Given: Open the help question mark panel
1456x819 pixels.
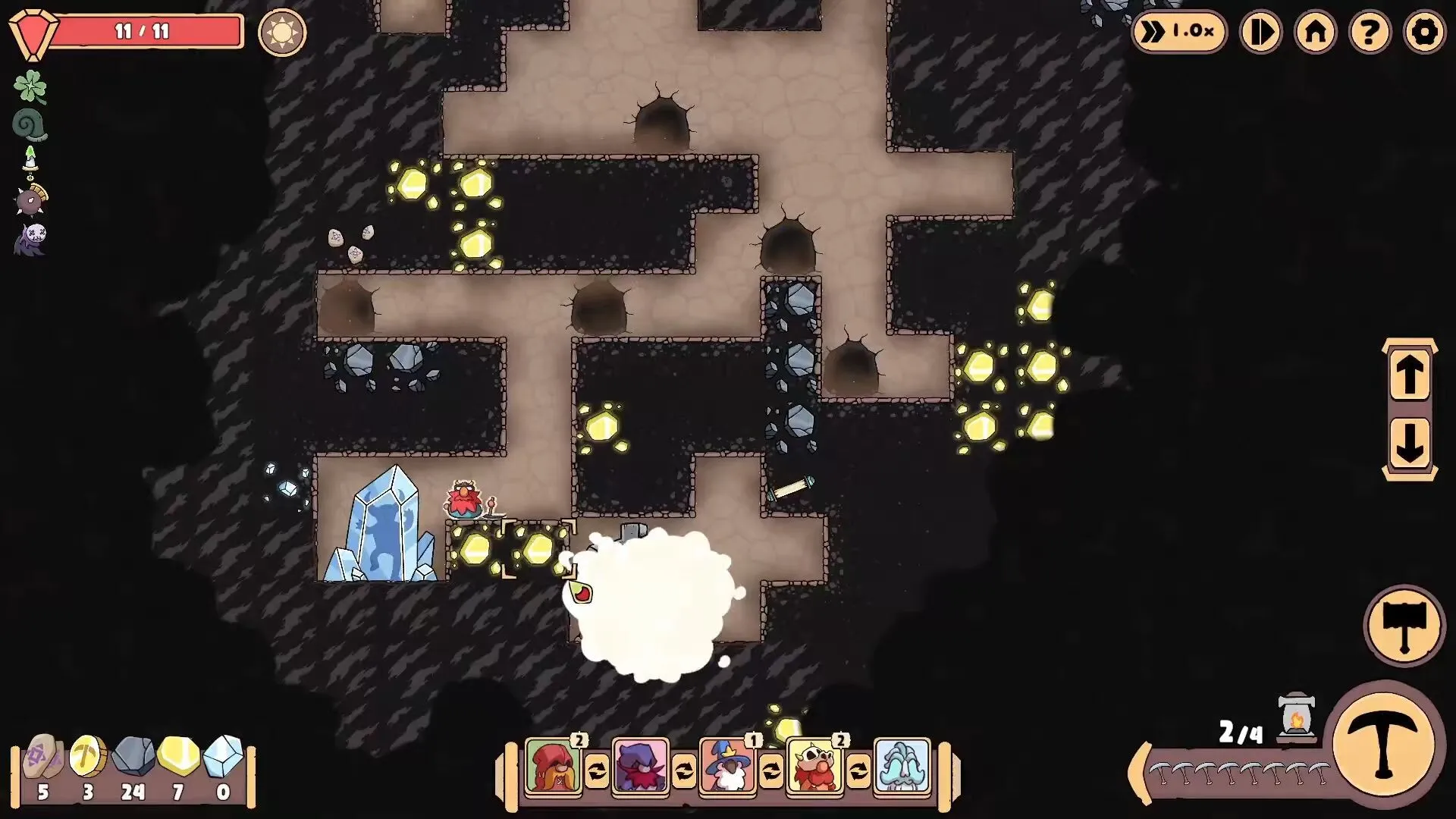Looking at the screenshot, I should pyautogui.click(x=1370, y=32).
